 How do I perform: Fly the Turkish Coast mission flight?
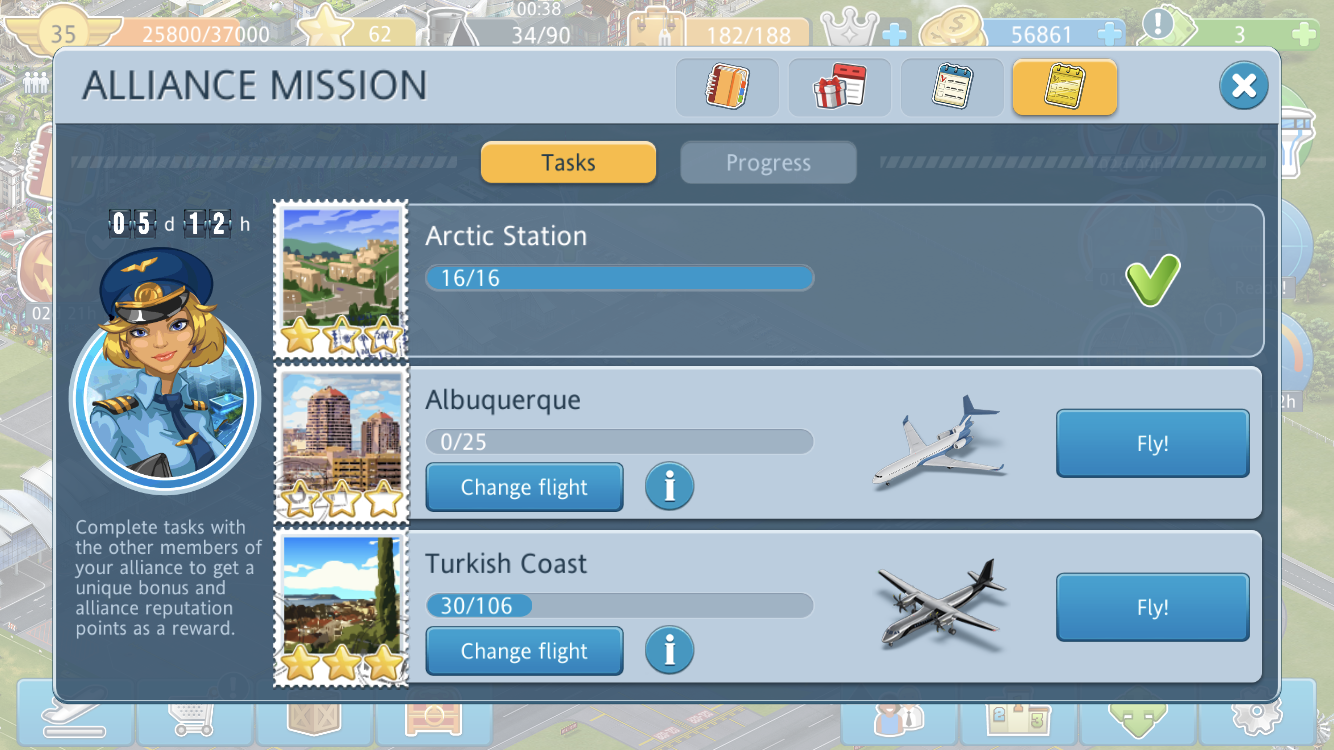[1152, 607]
